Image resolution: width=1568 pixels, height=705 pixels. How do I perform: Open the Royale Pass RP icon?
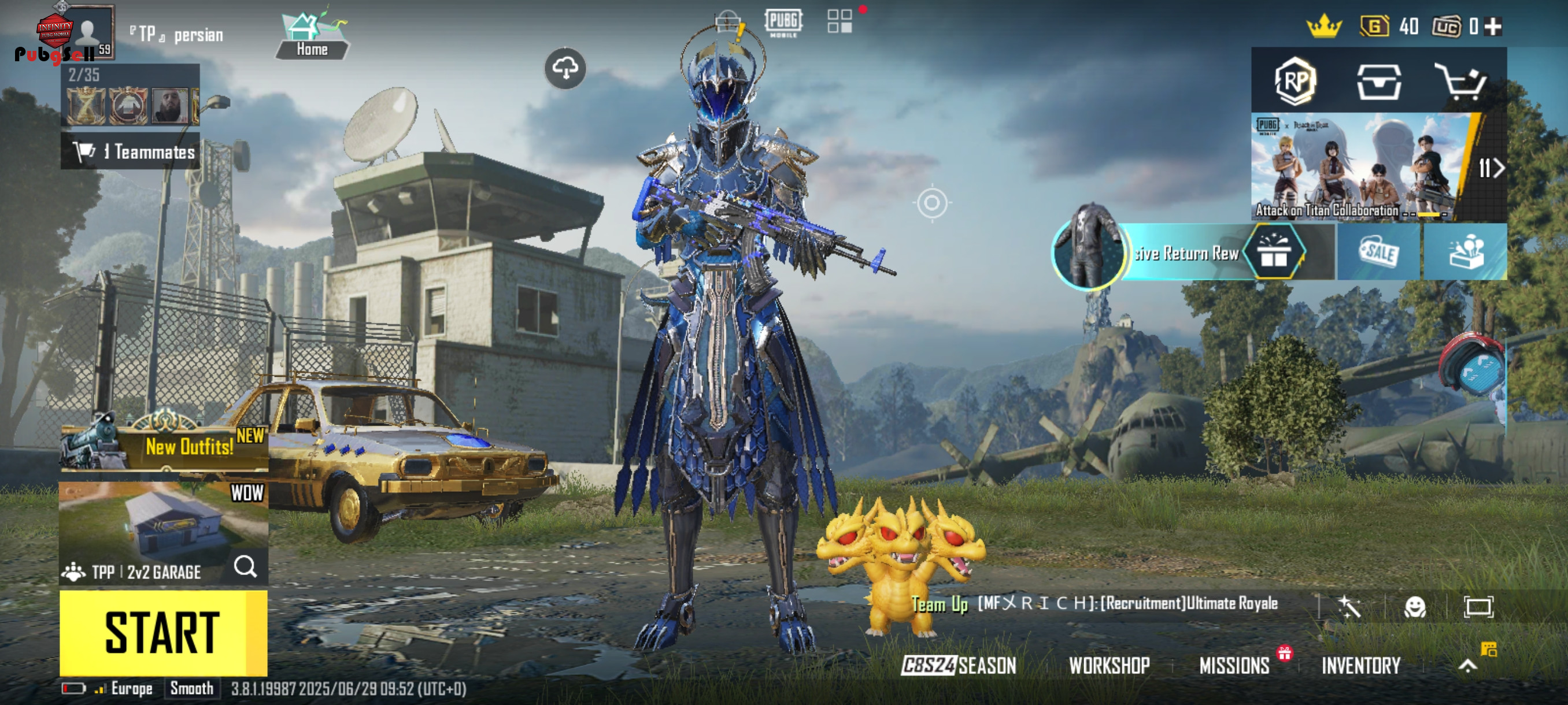[x=1295, y=81]
